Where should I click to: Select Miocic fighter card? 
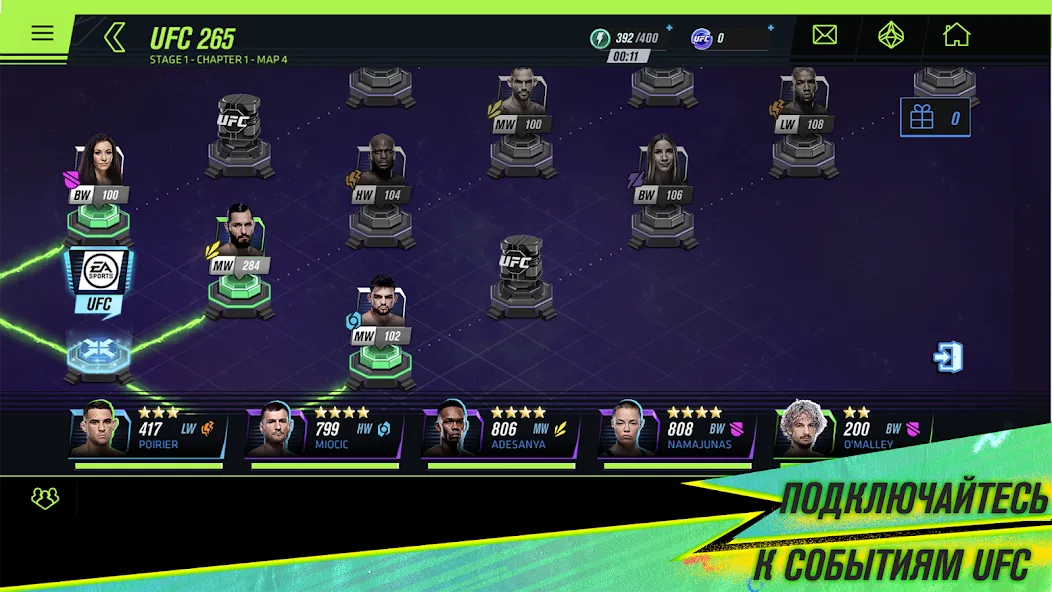(324, 432)
